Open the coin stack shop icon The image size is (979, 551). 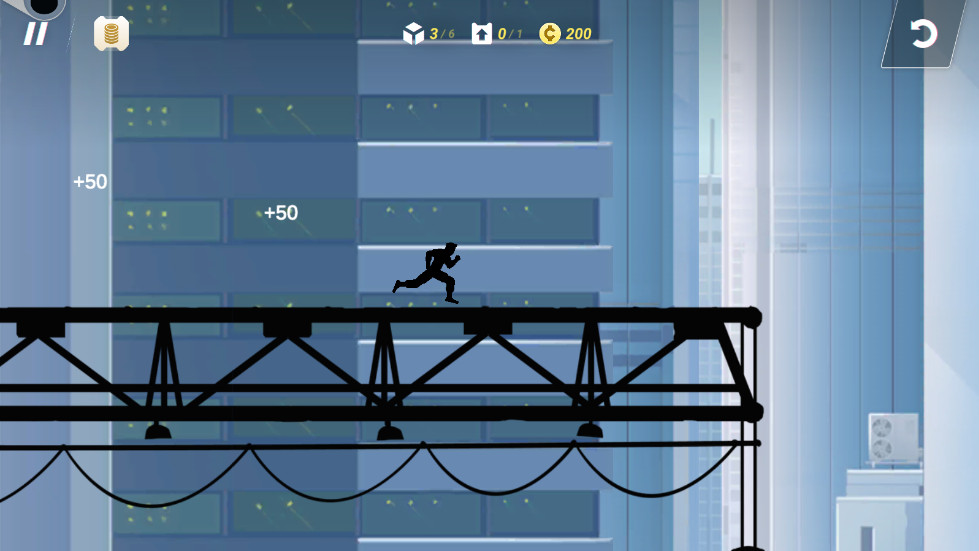point(111,34)
